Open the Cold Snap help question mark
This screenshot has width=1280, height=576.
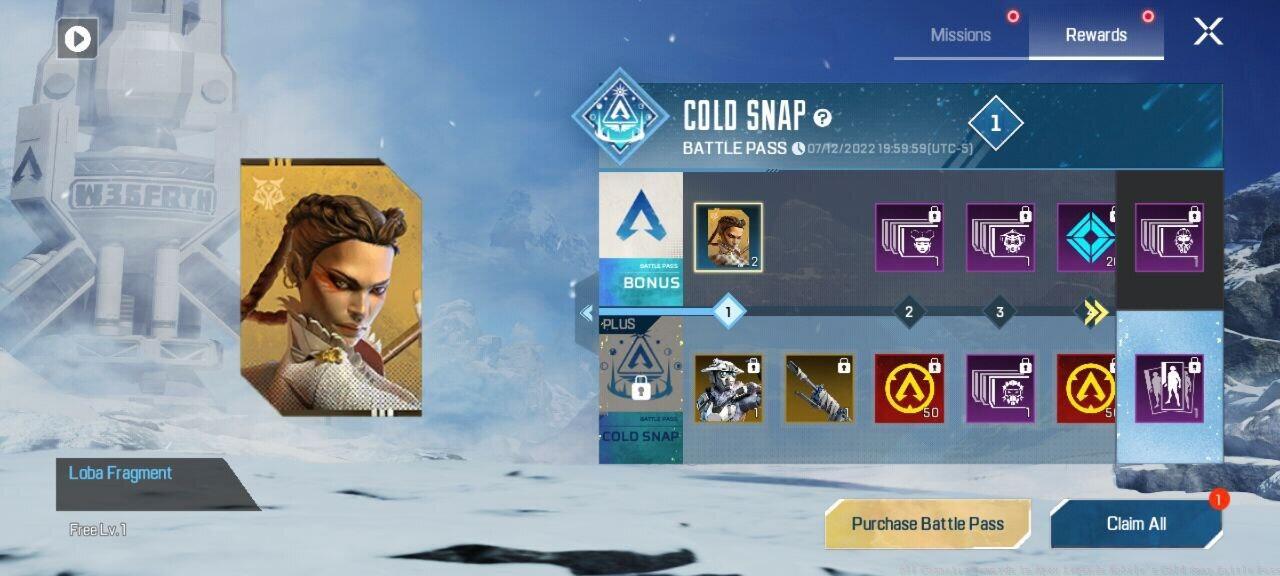pyautogui.click(x=822, y=118)
